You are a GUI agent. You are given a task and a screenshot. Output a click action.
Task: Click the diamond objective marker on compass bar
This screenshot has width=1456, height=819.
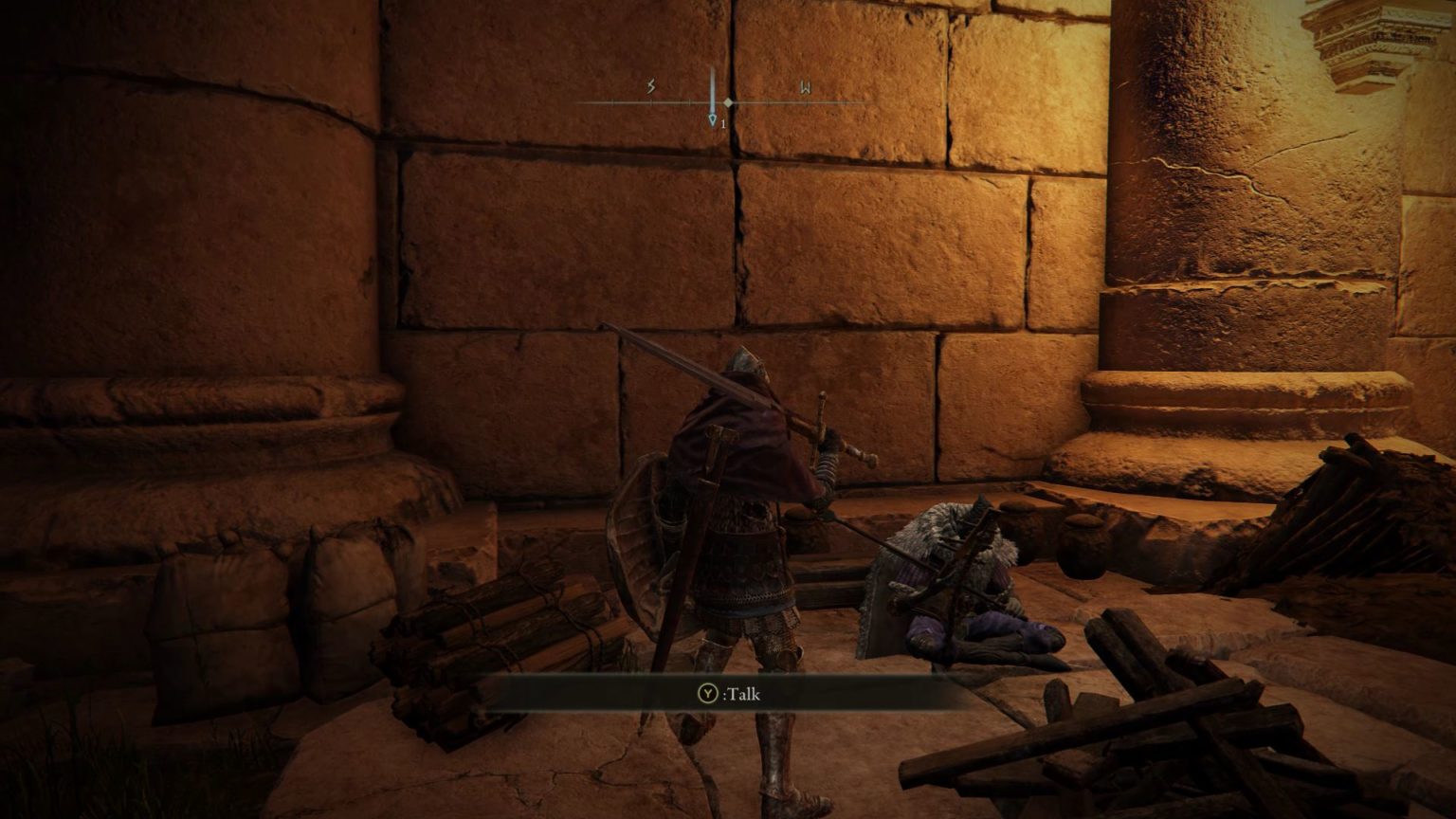(728, 101)
